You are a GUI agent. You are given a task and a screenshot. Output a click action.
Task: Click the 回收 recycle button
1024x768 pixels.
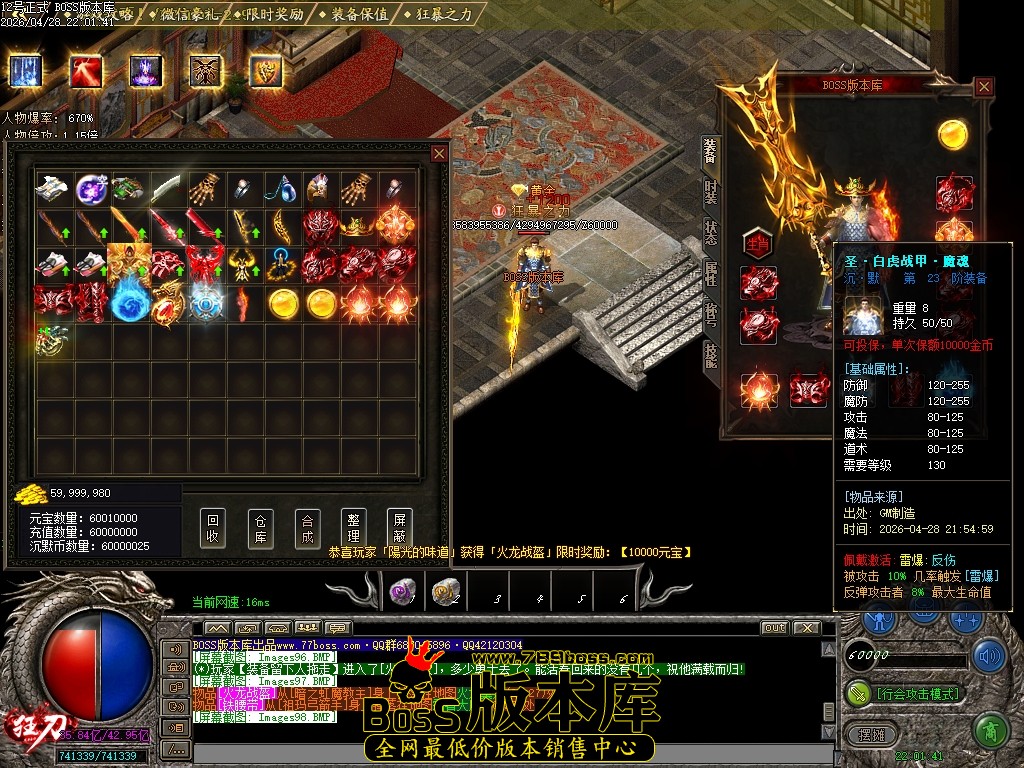[212, 528]
